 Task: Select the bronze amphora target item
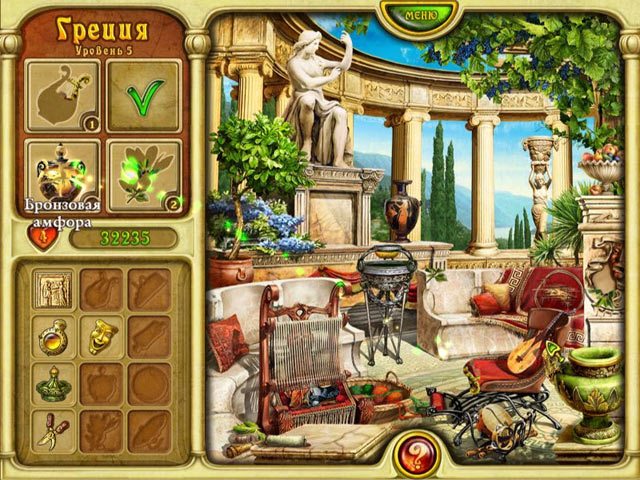pyautogui.click(x=62, y=174)
